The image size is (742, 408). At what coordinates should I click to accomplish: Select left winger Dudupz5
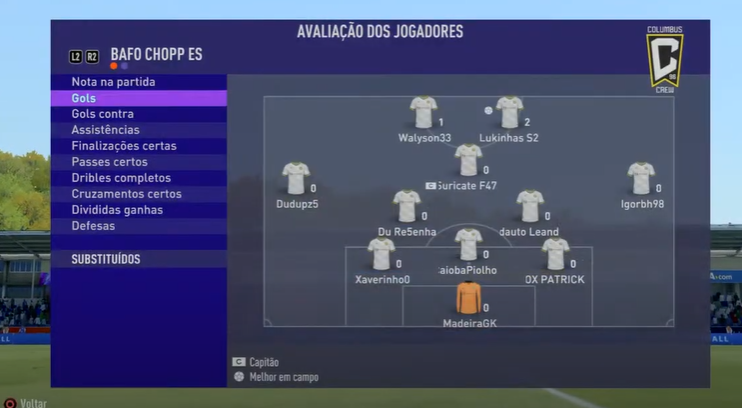pyautogui.click(x=296, y=178)
